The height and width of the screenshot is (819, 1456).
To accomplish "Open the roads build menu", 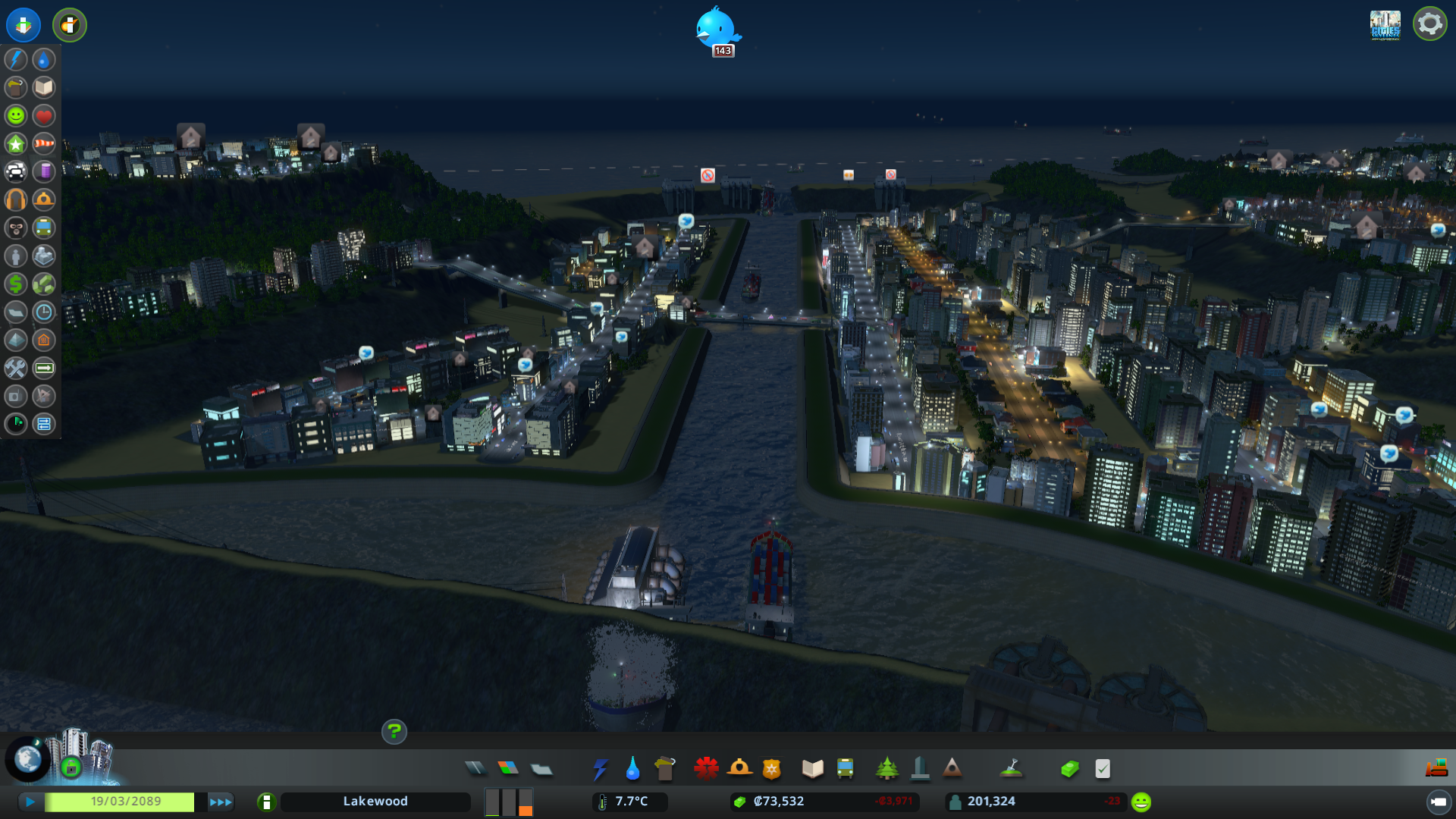I will pos(475,769).
